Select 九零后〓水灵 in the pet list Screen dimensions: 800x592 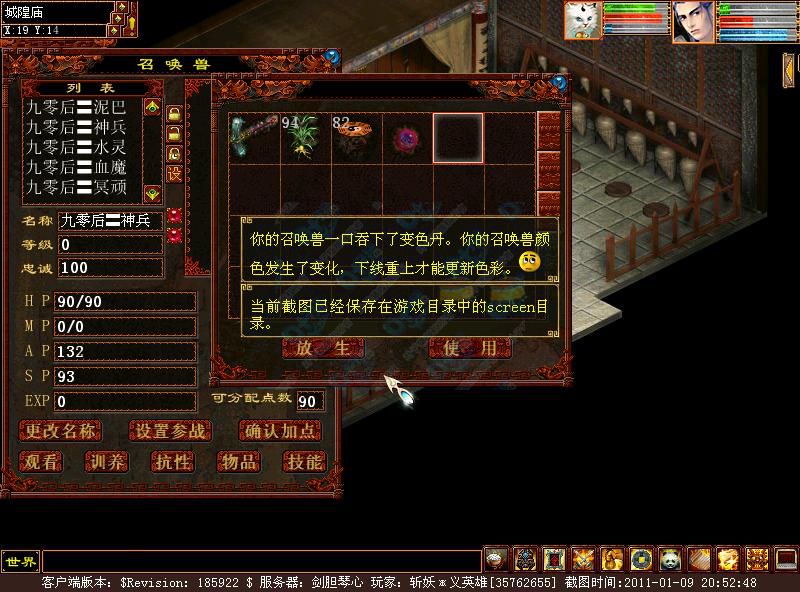tap(76, 147)
